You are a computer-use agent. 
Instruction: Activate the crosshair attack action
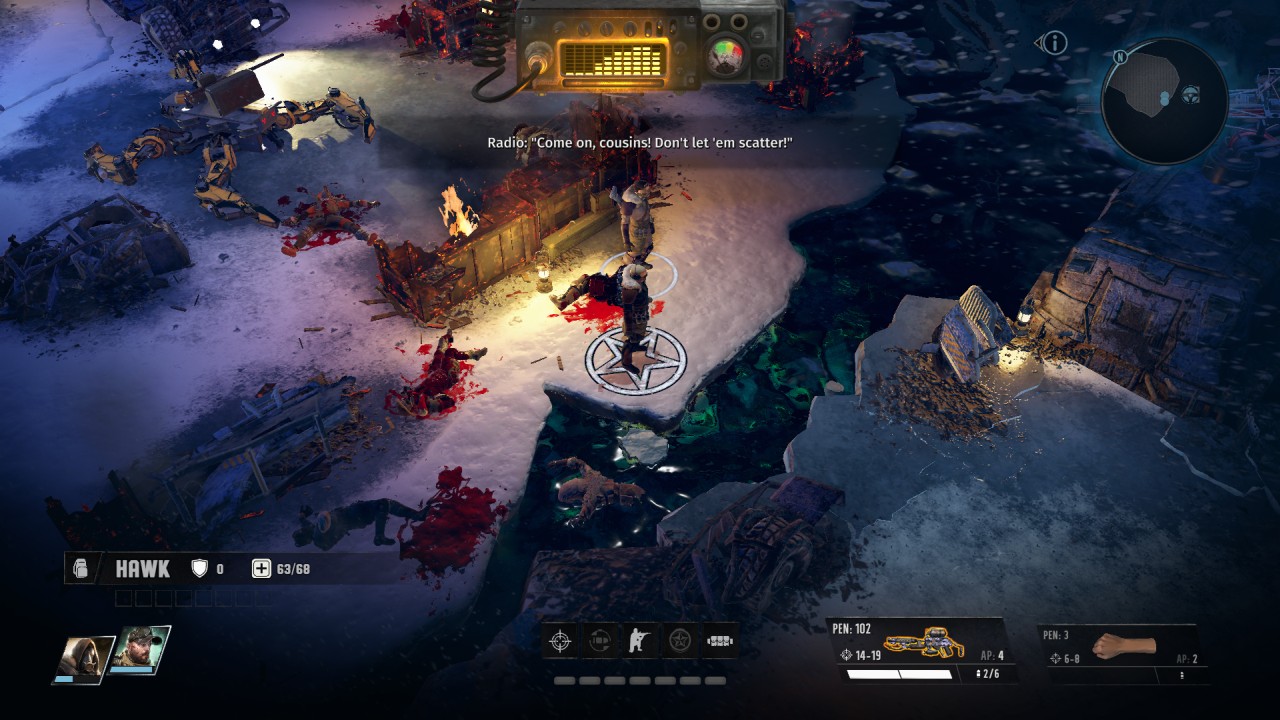[560, 641]
